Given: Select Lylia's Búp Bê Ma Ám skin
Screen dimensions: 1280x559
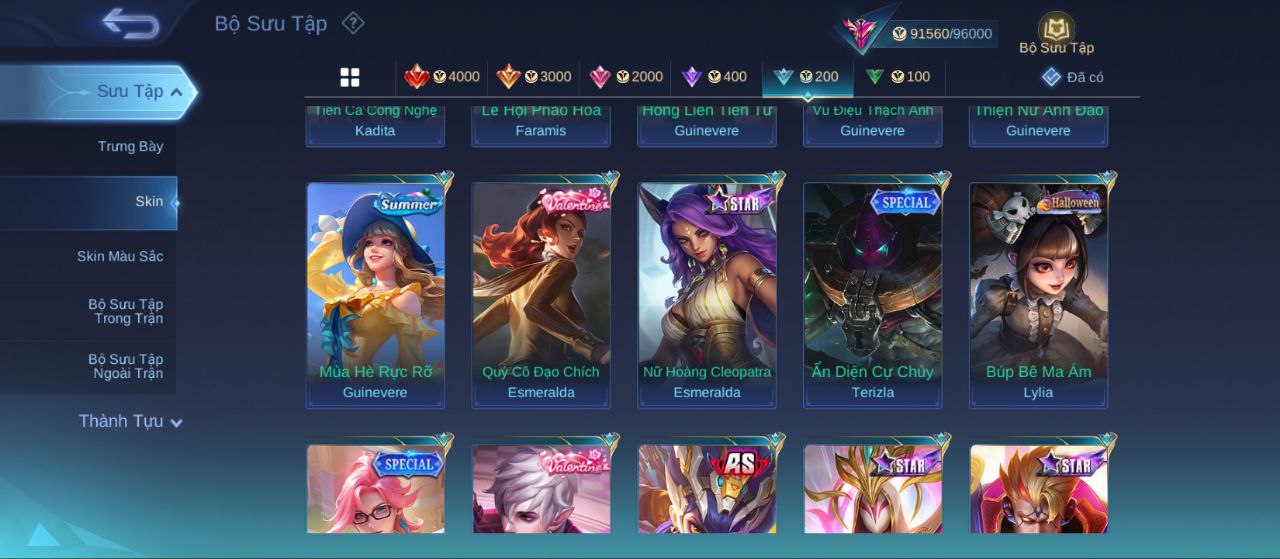Looking at the screenshot, I should [1038, 295].
